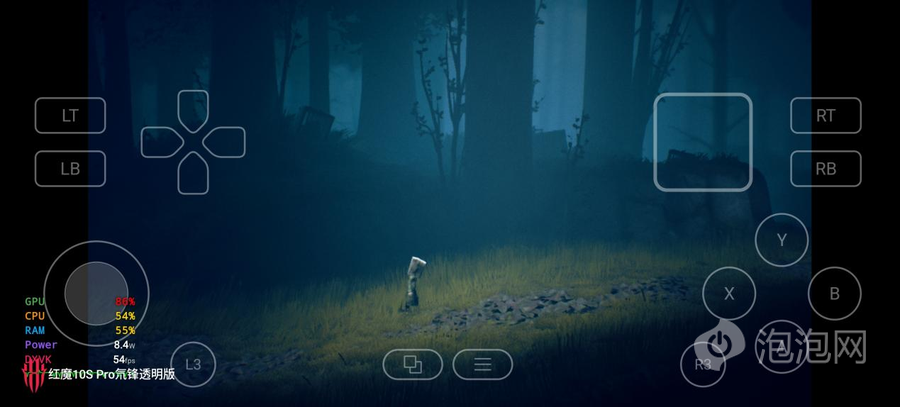Tap the L3 stick button
Image resolution: width=900 pixels, height=407 pixels.
coord(193,364)
